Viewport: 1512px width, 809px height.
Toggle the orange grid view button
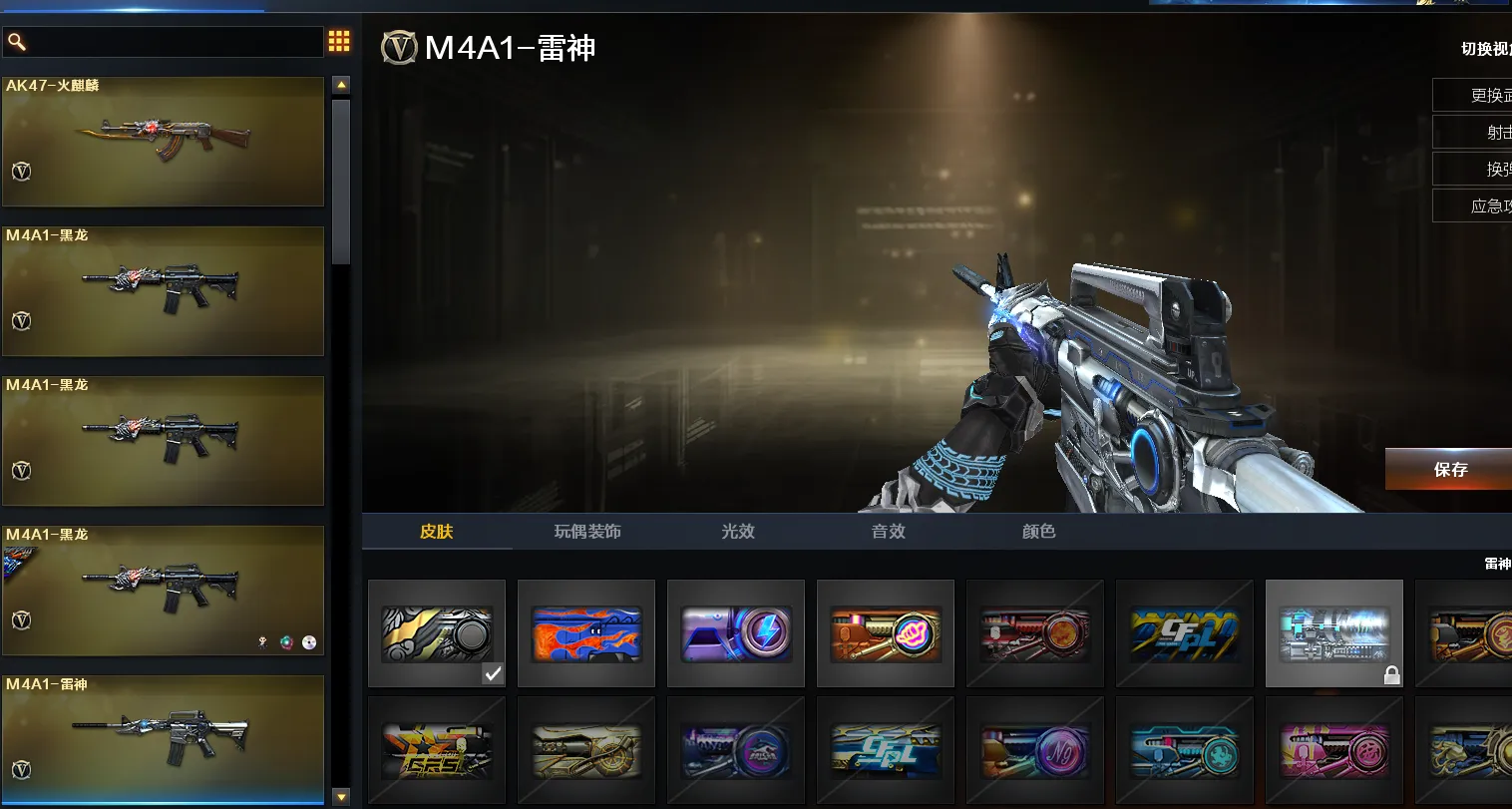click(x=339, y=41)
